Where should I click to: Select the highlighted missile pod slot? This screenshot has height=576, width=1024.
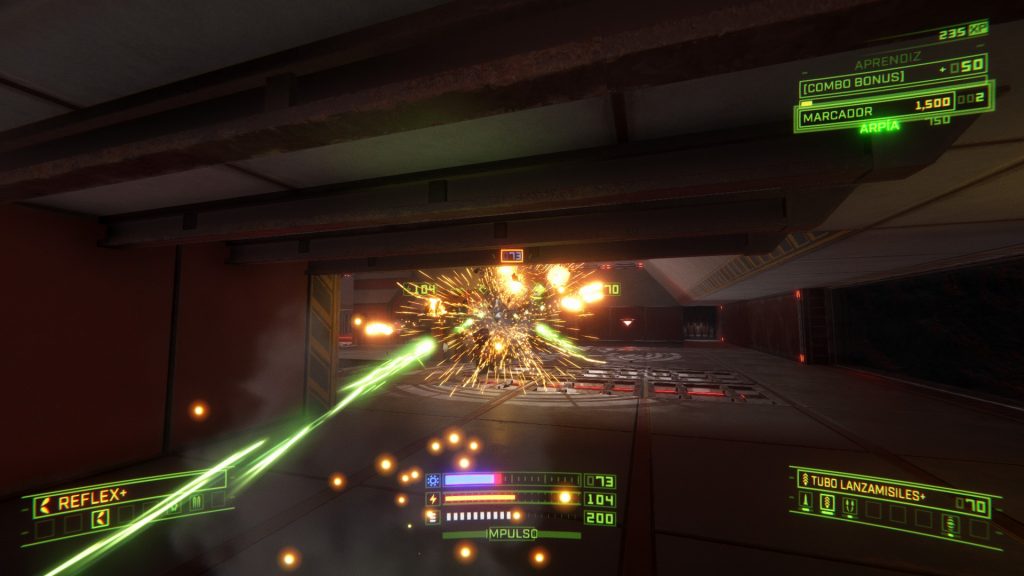(x=827, y=502)
